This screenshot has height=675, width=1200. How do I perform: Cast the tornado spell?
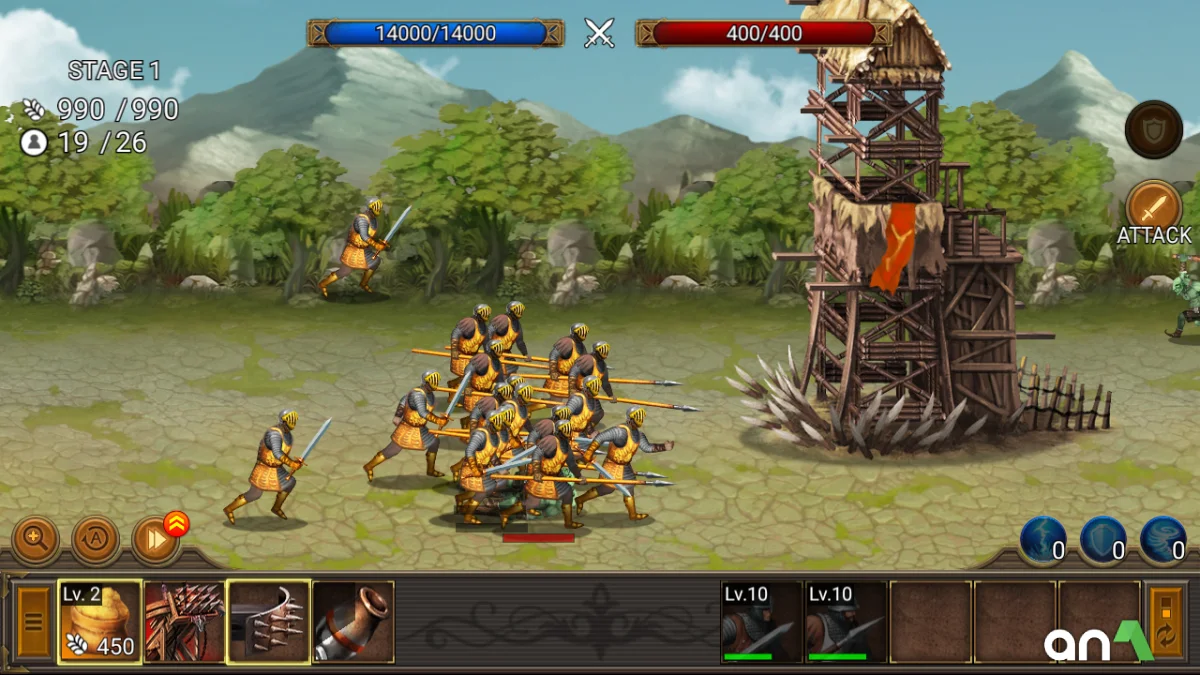[x=1163, y=540]
